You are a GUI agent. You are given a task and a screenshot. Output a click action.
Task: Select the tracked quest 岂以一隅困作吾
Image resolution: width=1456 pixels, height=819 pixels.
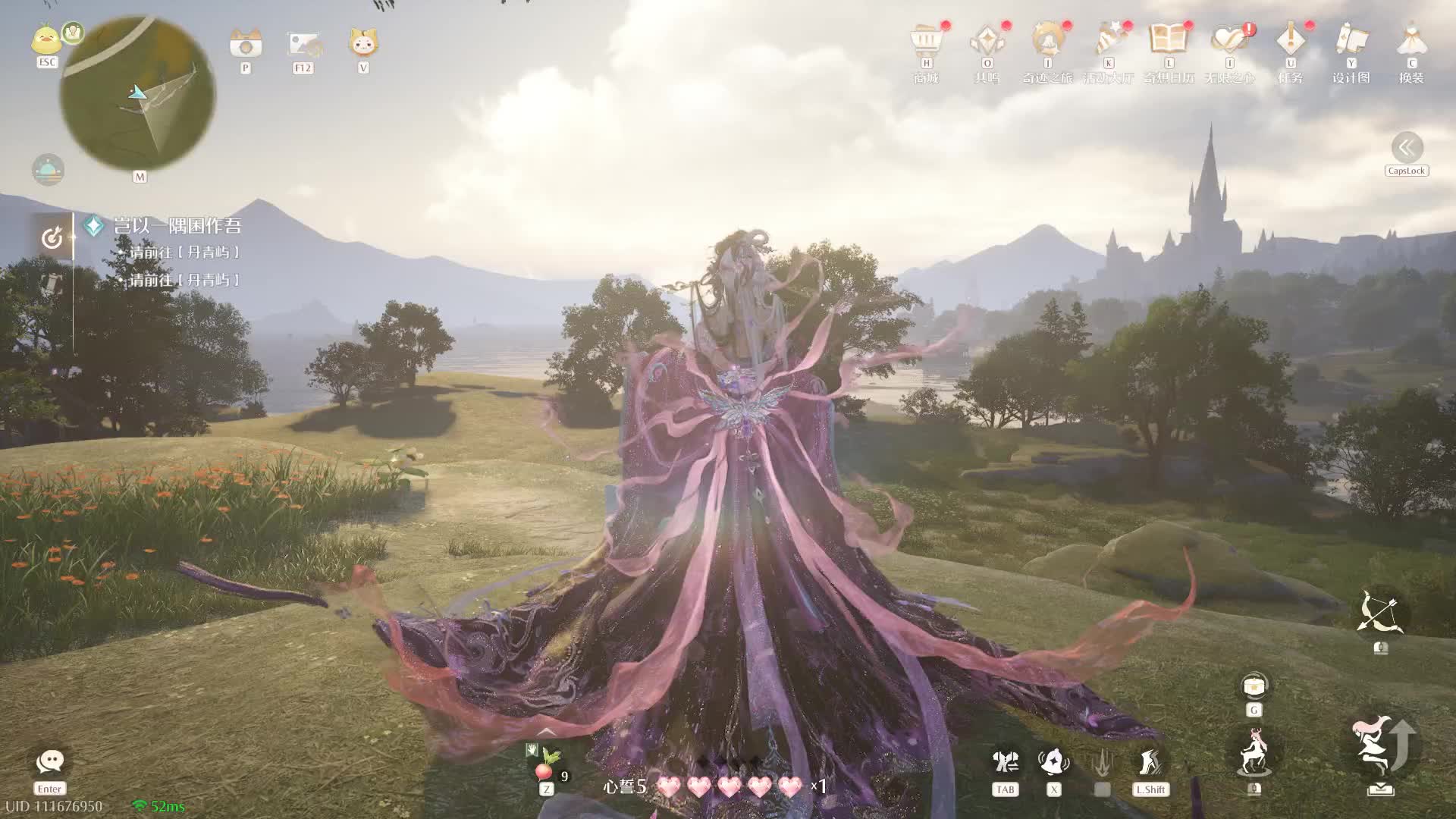(177, 226)
